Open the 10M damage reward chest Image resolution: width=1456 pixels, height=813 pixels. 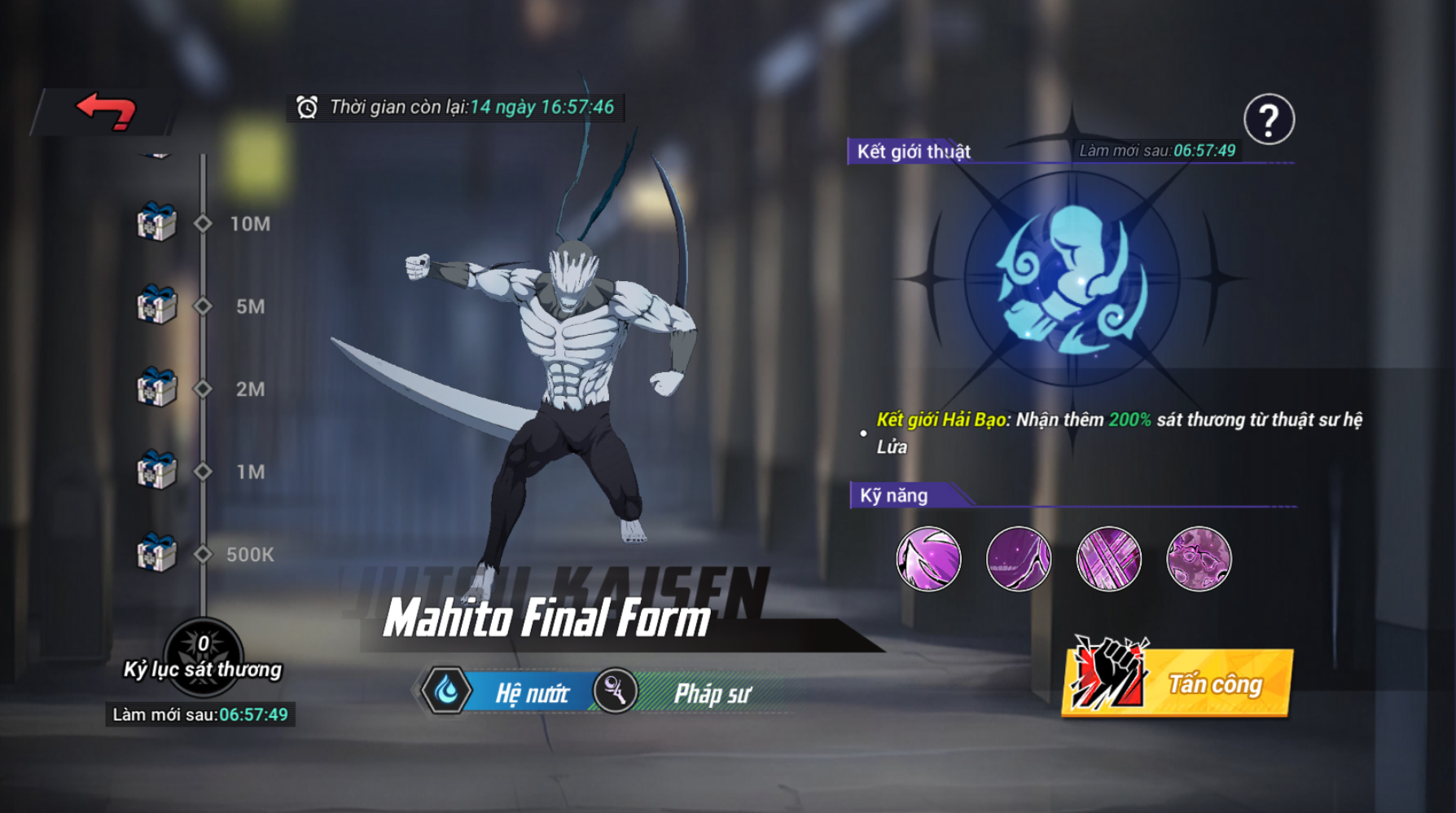[x=156, y=222]
